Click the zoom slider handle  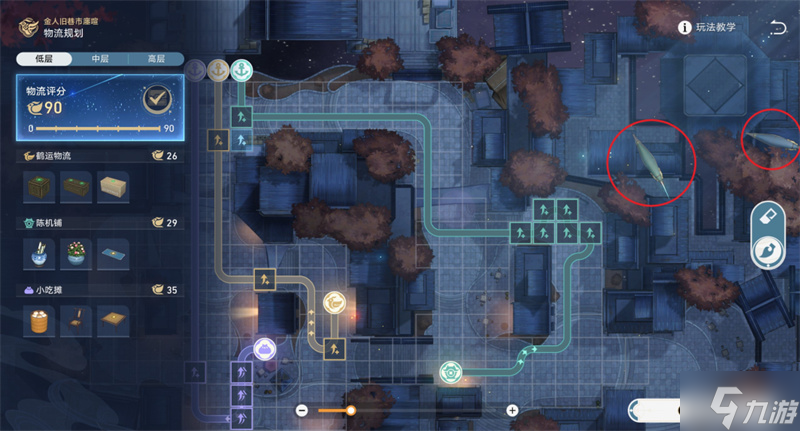351,410
